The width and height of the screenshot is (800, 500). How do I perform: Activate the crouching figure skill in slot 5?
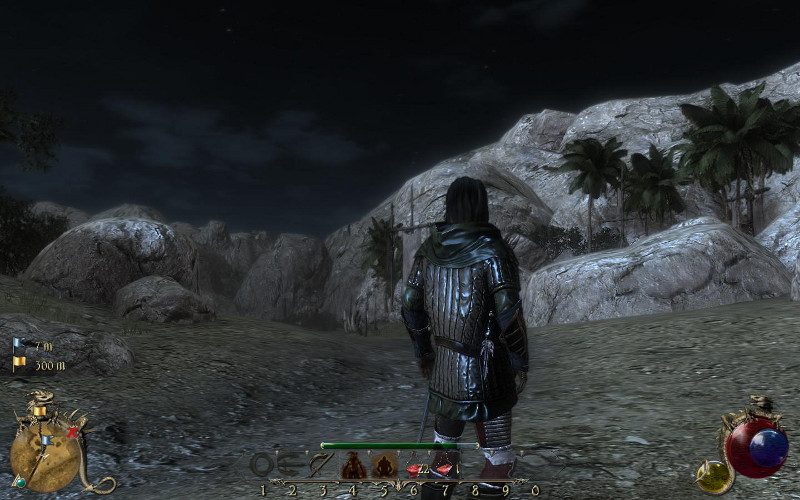pyautogui.click(x=384, y=465)
